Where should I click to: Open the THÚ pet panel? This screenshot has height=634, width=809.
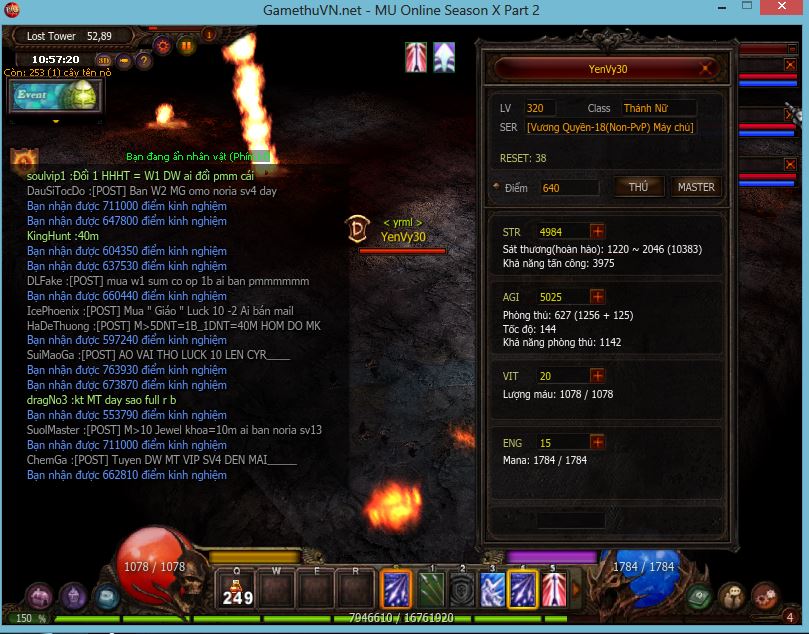pos(639,187)
